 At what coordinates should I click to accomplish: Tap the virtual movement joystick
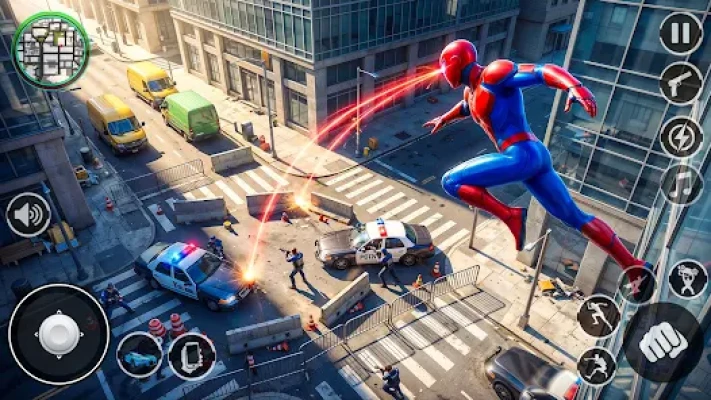58,334
